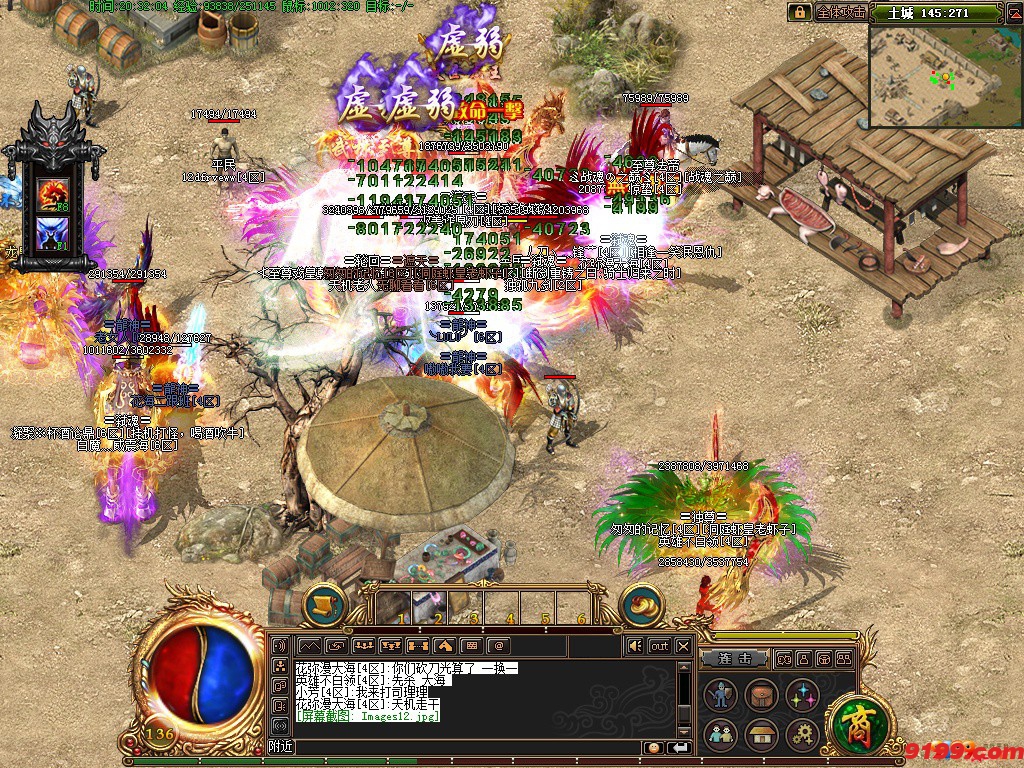Click the padlock icon beside 全体攻击
The height and width of the screenshot is (768, 1024).
(799, 12)
